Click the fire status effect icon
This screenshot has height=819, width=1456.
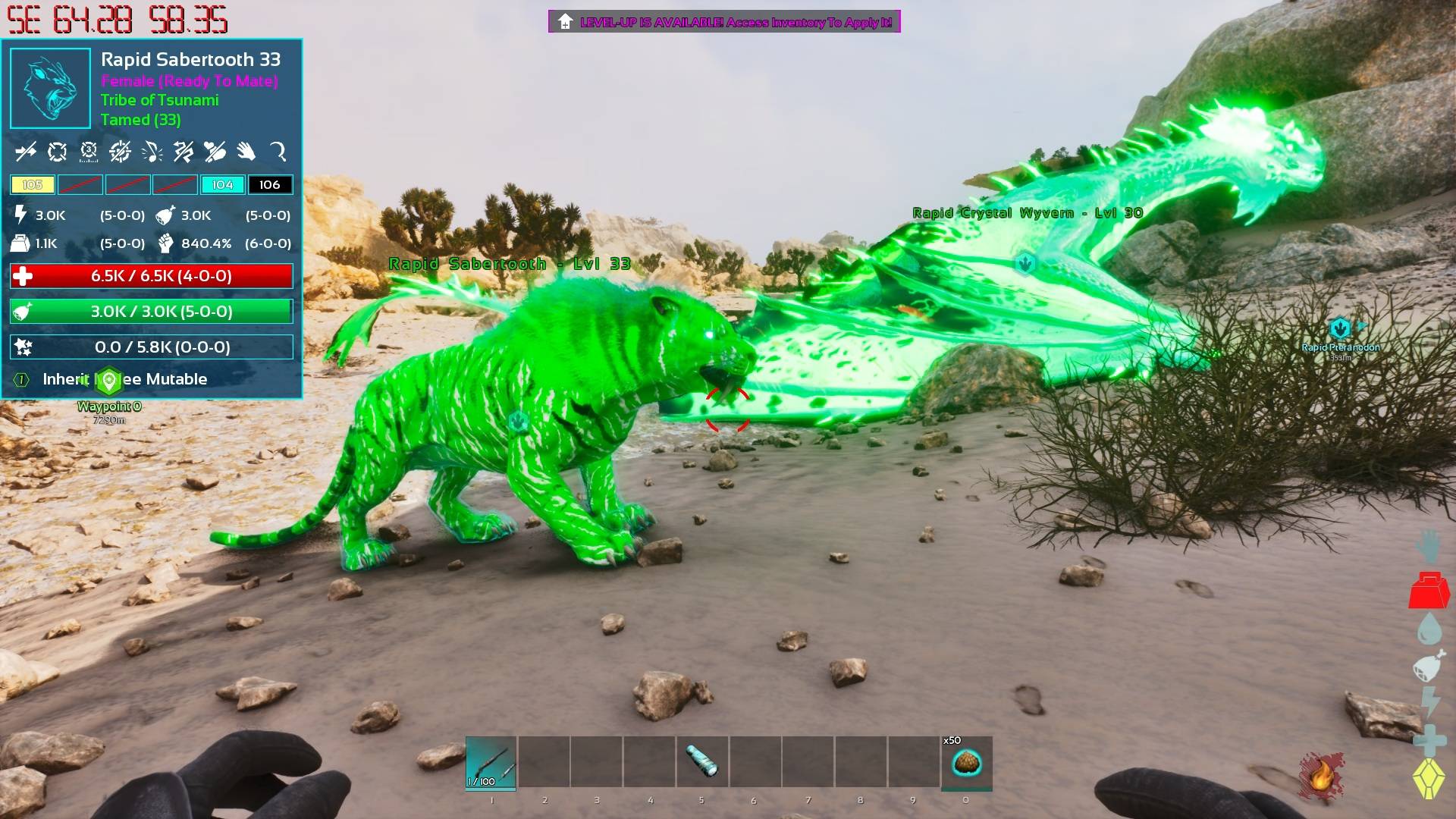point(1320,776)
